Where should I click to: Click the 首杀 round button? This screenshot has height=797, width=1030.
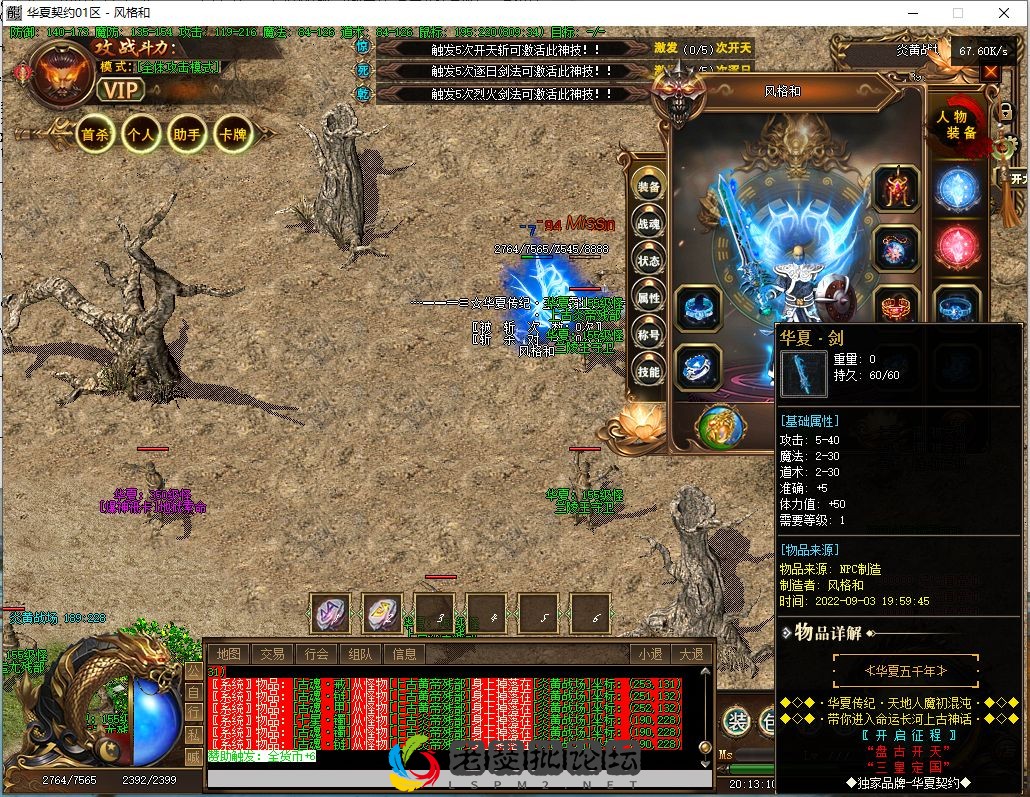95,134
